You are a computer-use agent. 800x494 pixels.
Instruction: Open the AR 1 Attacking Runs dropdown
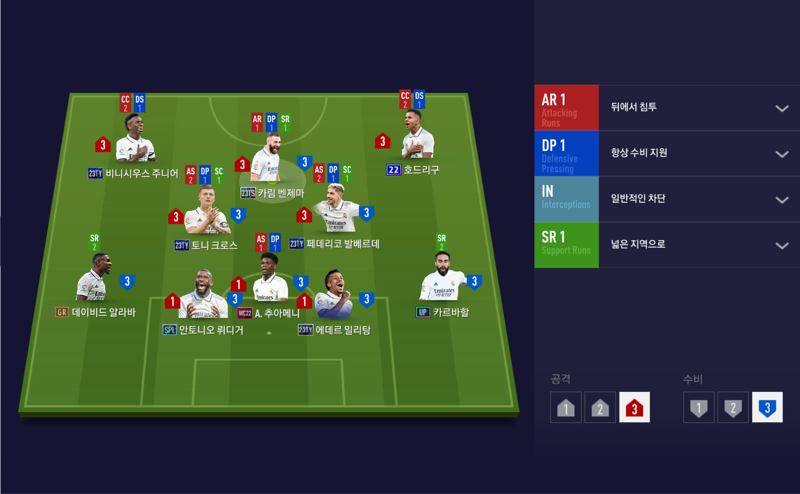(782, 108)
